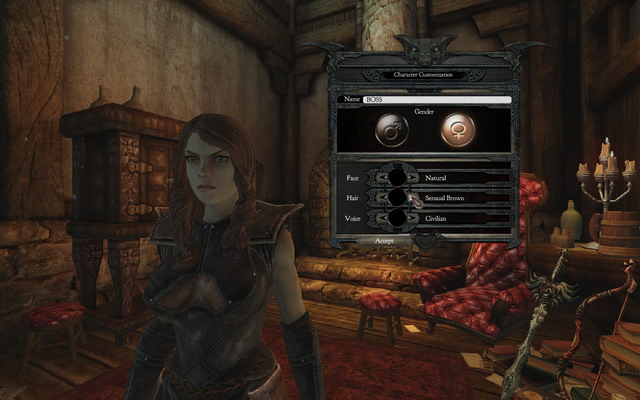The width and height of the screenshot is (640, 400).
Task: Select the male gender button
Action: point(391,131)
